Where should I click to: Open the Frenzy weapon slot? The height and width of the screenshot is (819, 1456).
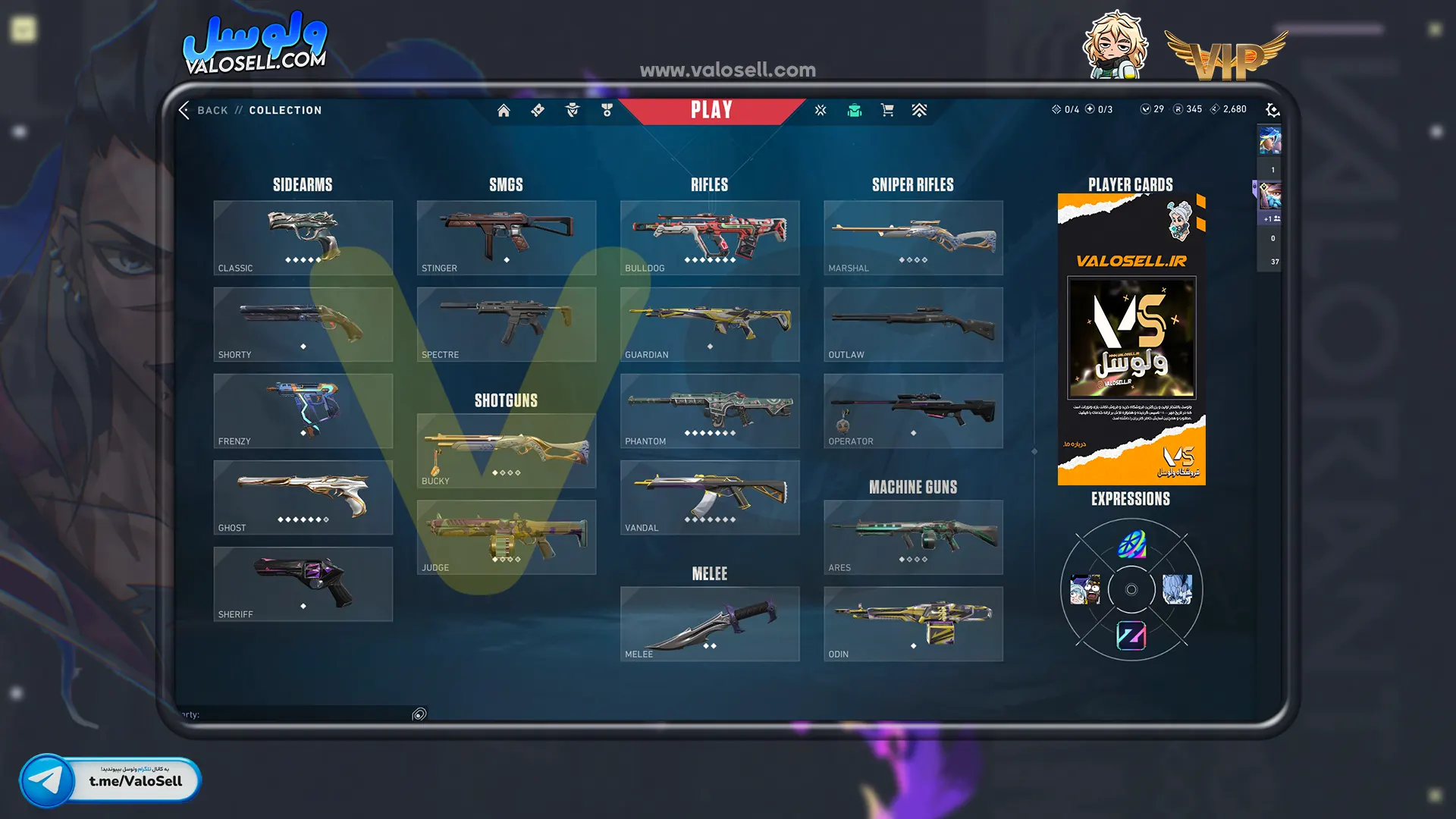303,410
